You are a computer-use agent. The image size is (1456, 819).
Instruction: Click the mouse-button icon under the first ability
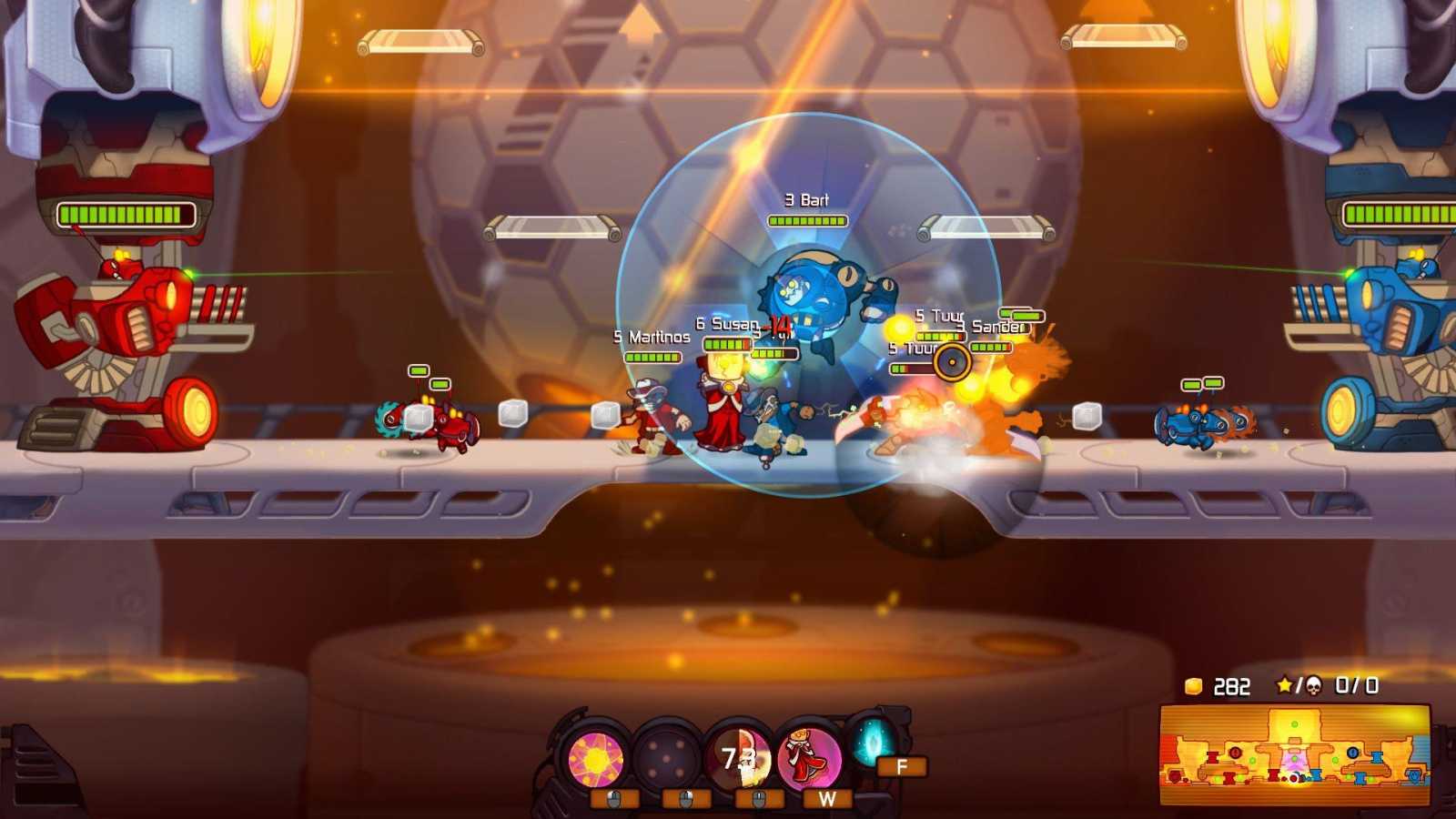click(613, 798)
